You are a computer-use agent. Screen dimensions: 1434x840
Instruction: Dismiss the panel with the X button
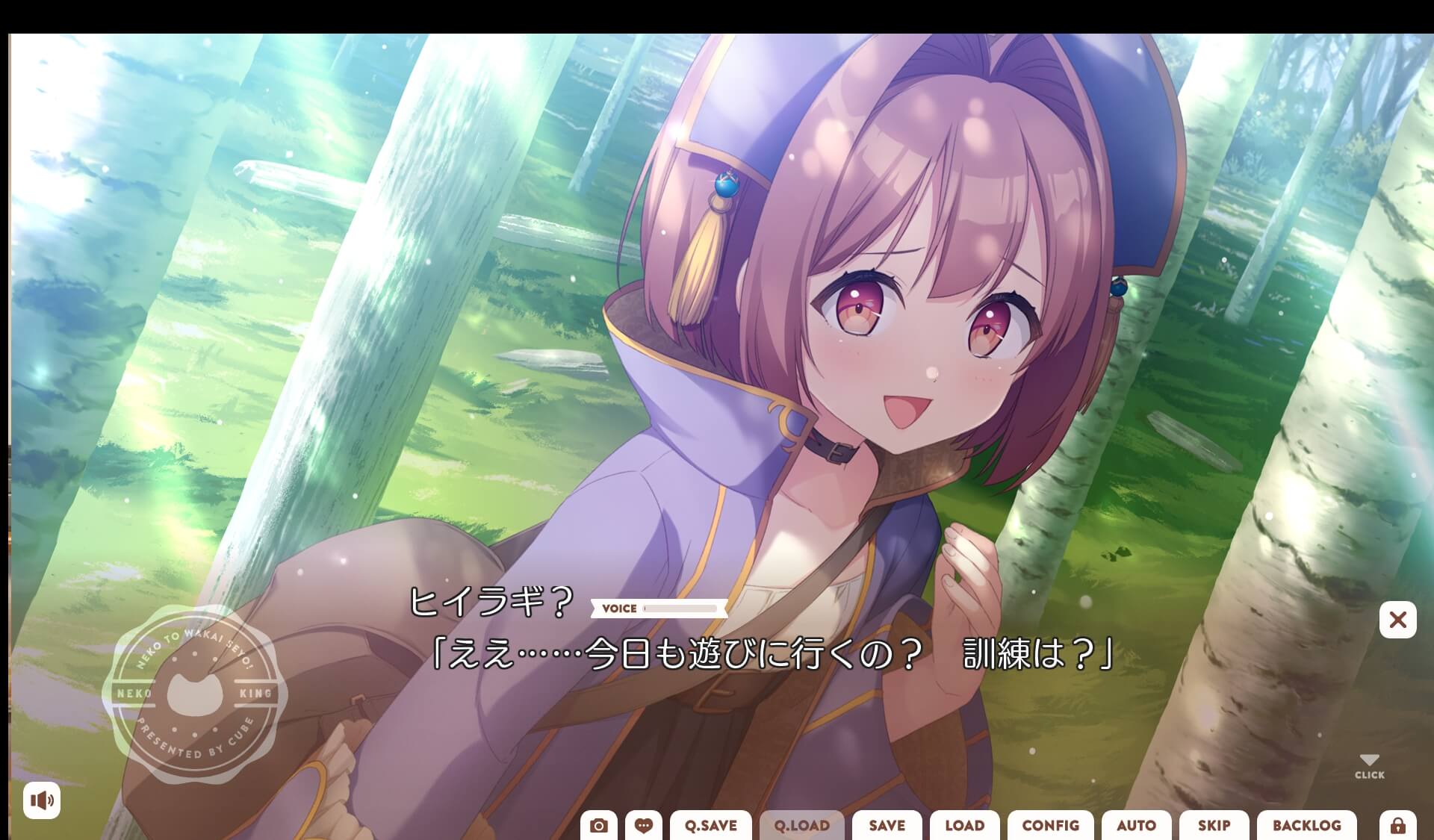(x=1397, y=620)
